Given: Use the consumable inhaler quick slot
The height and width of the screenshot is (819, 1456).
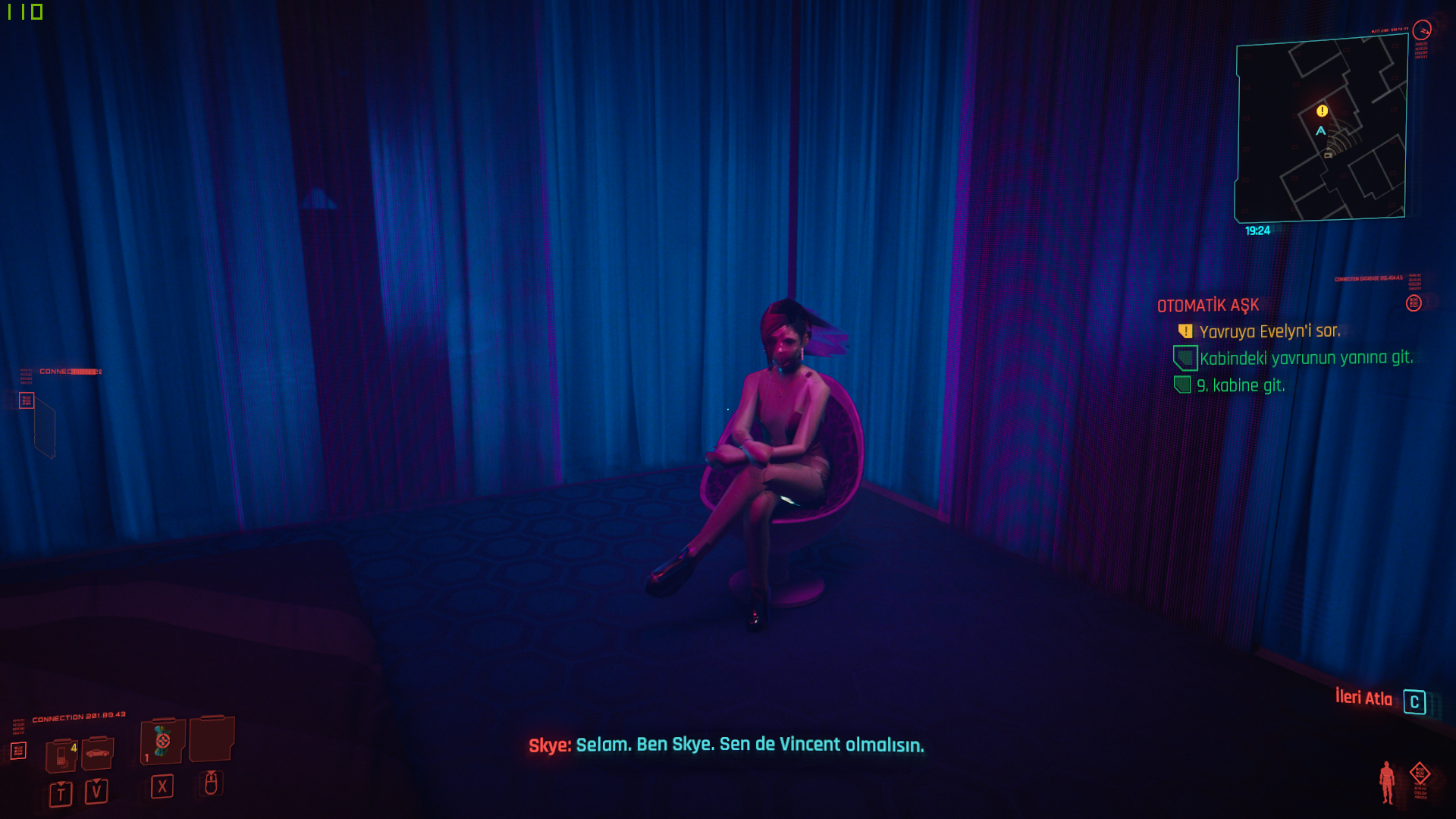Looking at the screenshot, I should (162, 742).
